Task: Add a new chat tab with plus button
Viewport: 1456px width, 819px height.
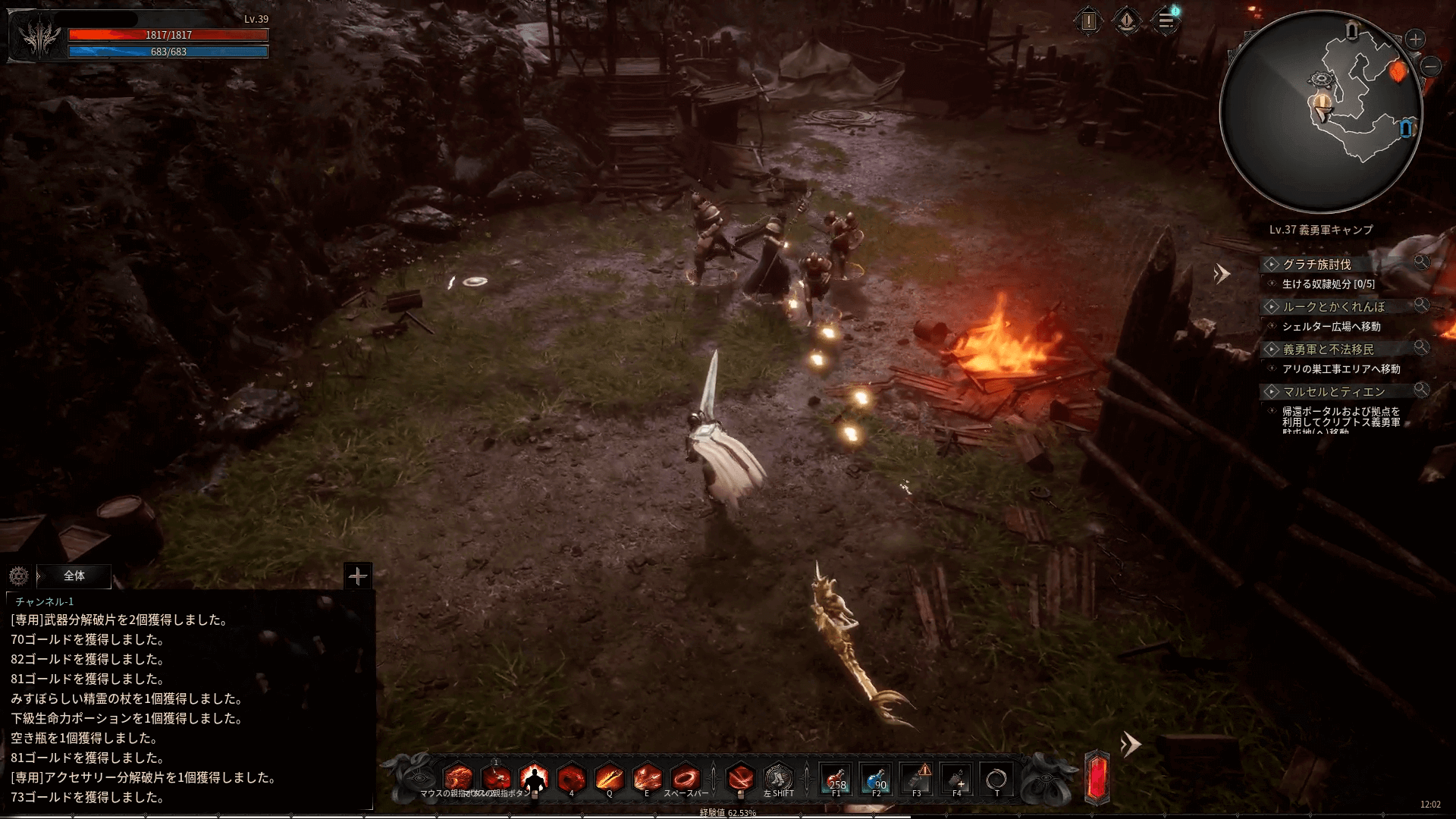Action: [x=357, y=576]
